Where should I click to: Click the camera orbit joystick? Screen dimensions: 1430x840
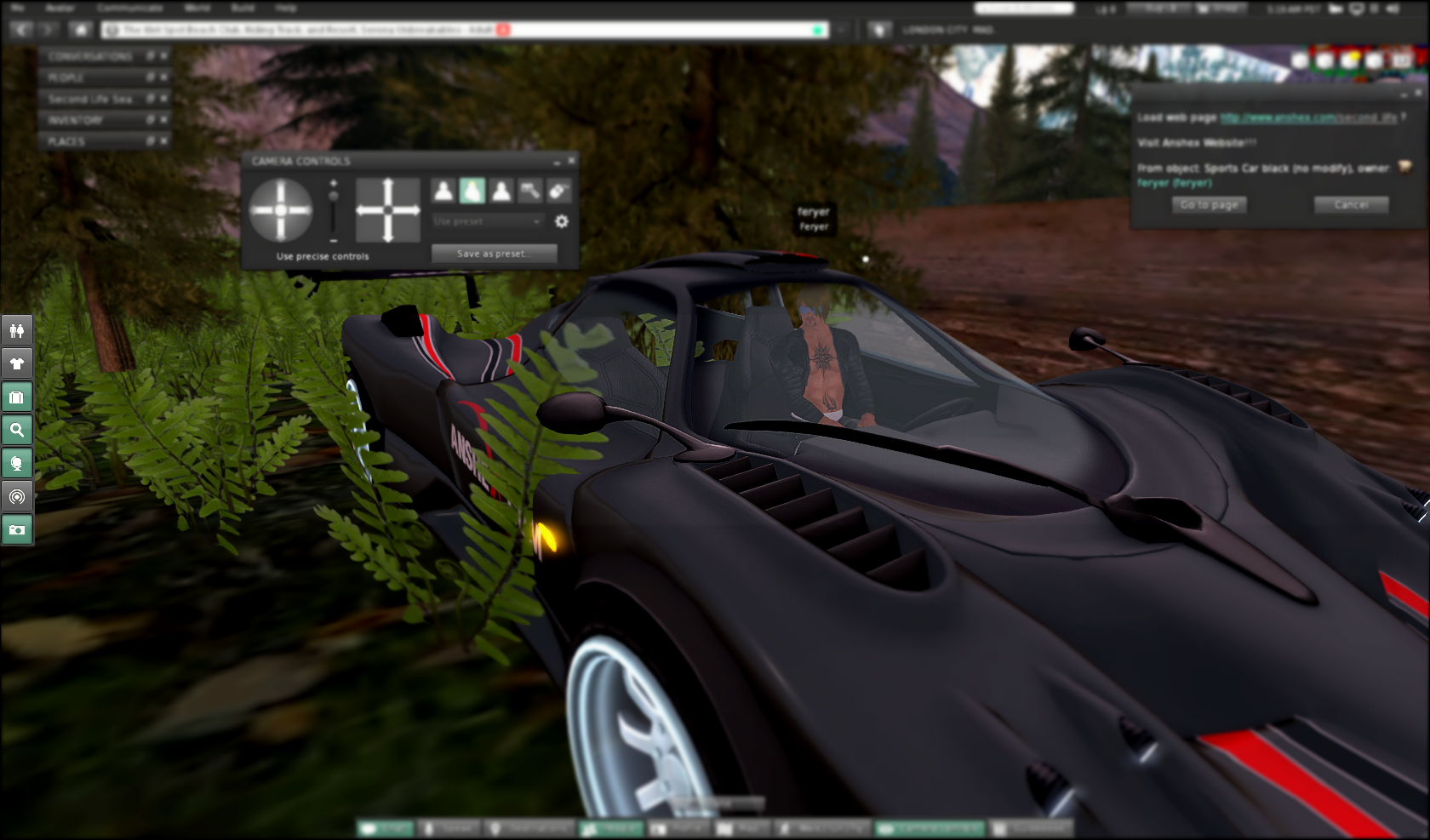click(x=281, y=210)
